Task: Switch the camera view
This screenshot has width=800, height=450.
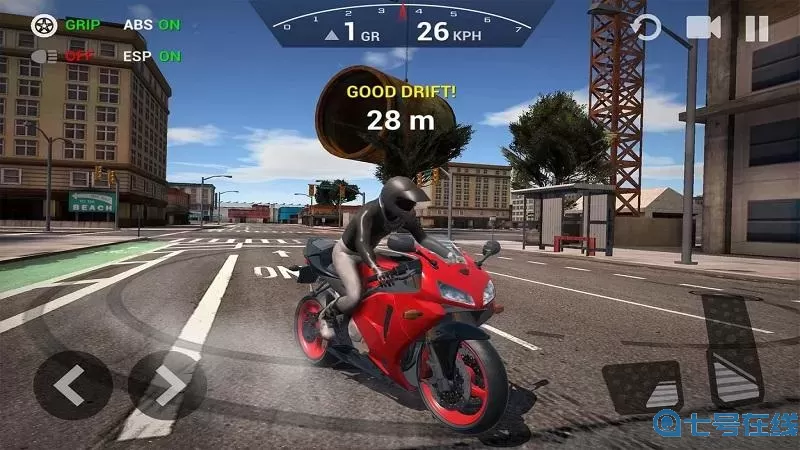Action: point(703,28)
